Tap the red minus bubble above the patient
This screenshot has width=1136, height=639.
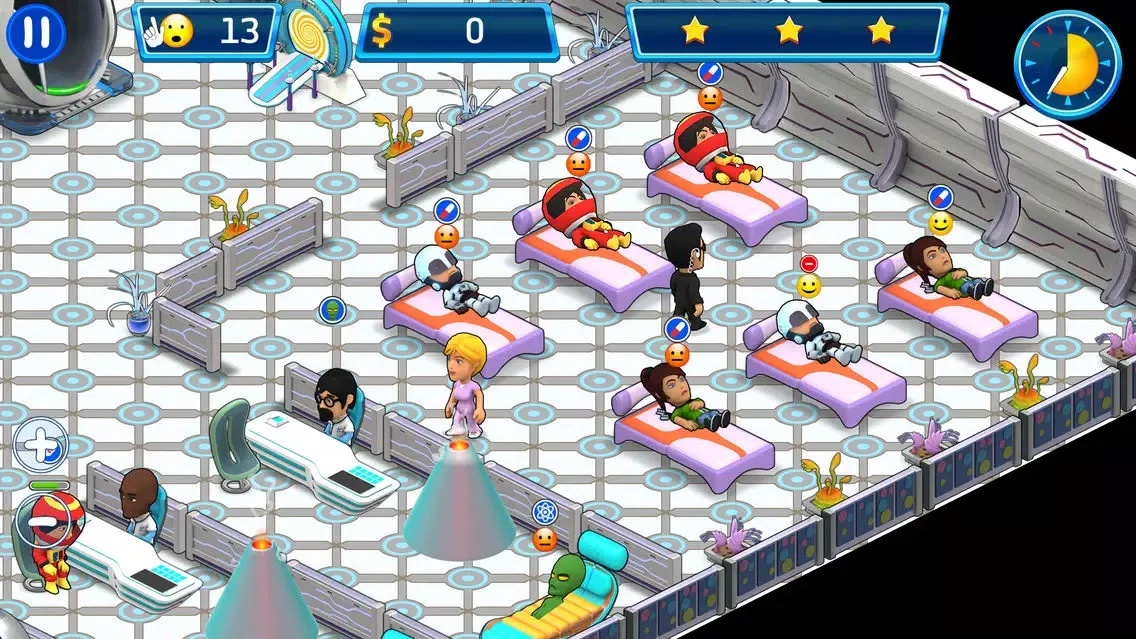point(809,263)
